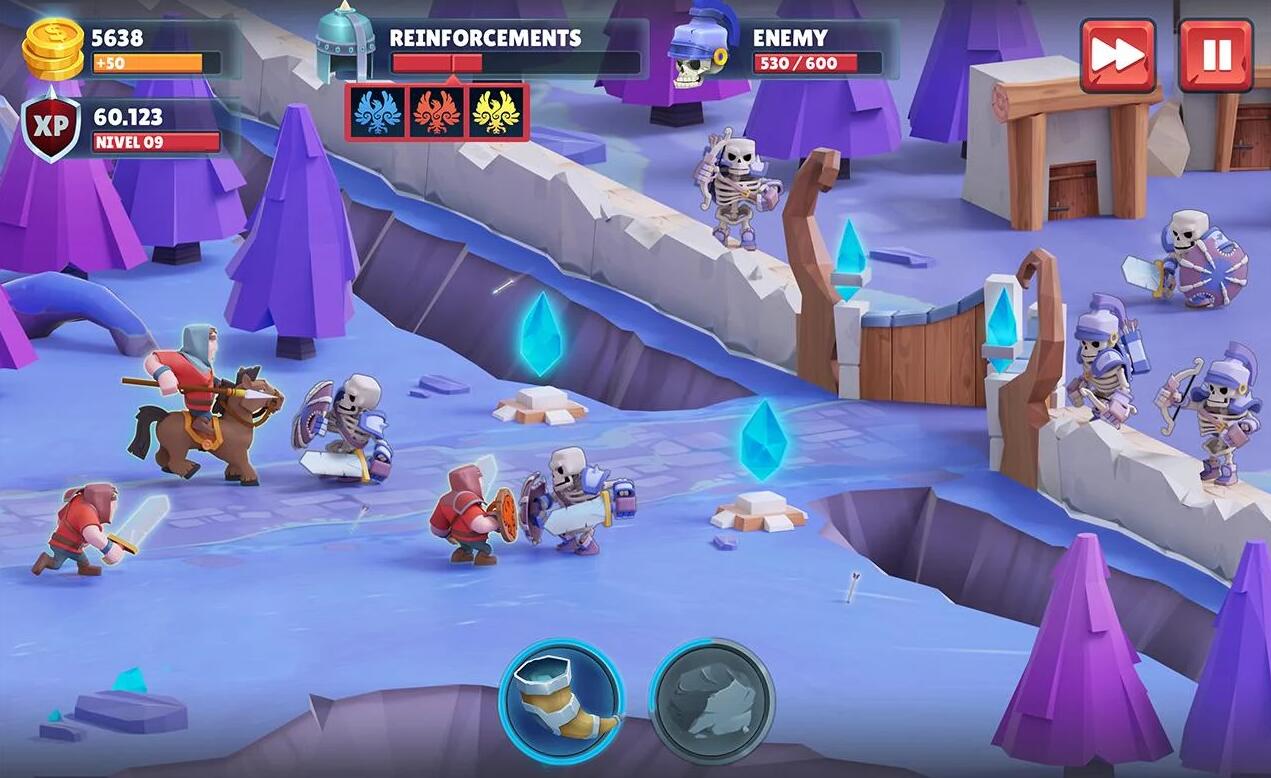Choose the red phoenix reinforcement
The height and width of the screenshot is (778, 1271).
[x=437, y=112]
